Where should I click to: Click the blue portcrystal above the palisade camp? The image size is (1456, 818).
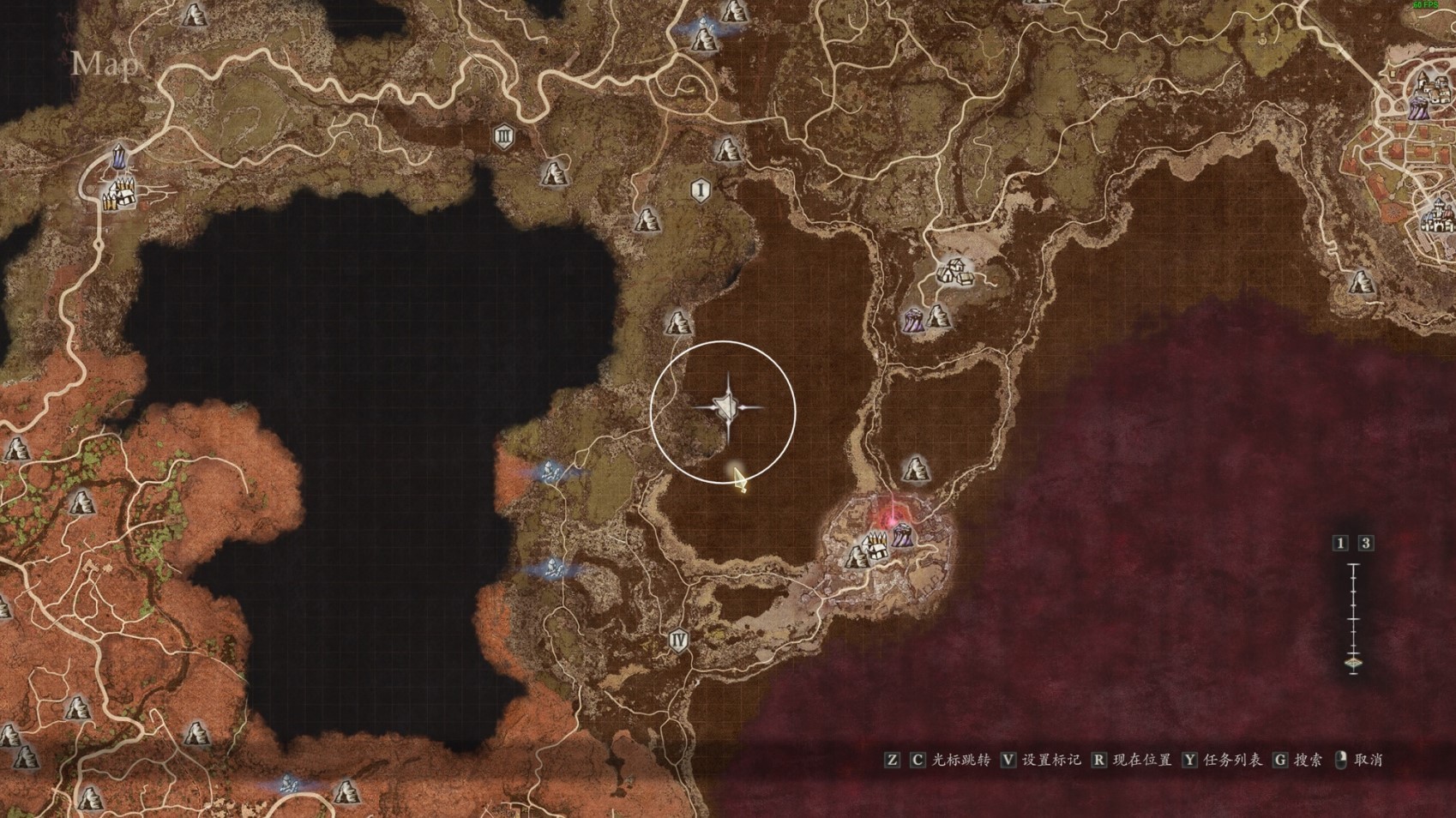pos(118,156)
